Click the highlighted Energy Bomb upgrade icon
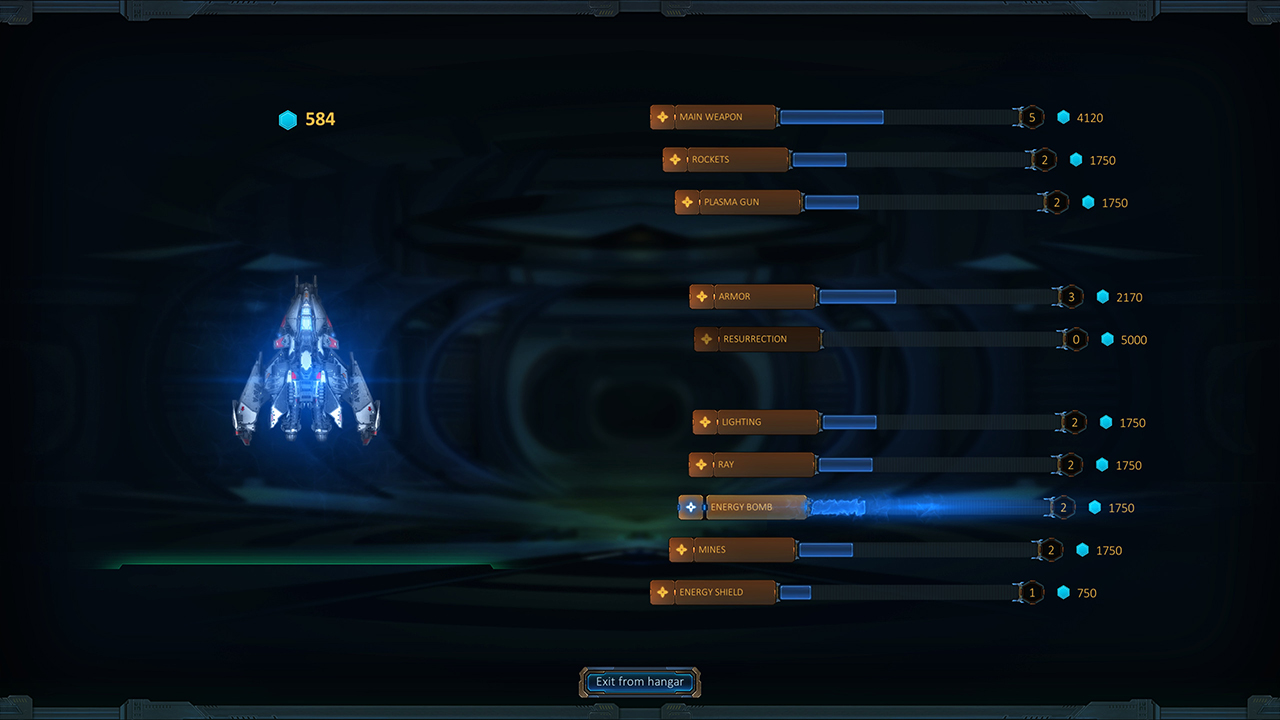Image resolution: width=1280 pixels, height=720 pixels. (x=691, y=507)
